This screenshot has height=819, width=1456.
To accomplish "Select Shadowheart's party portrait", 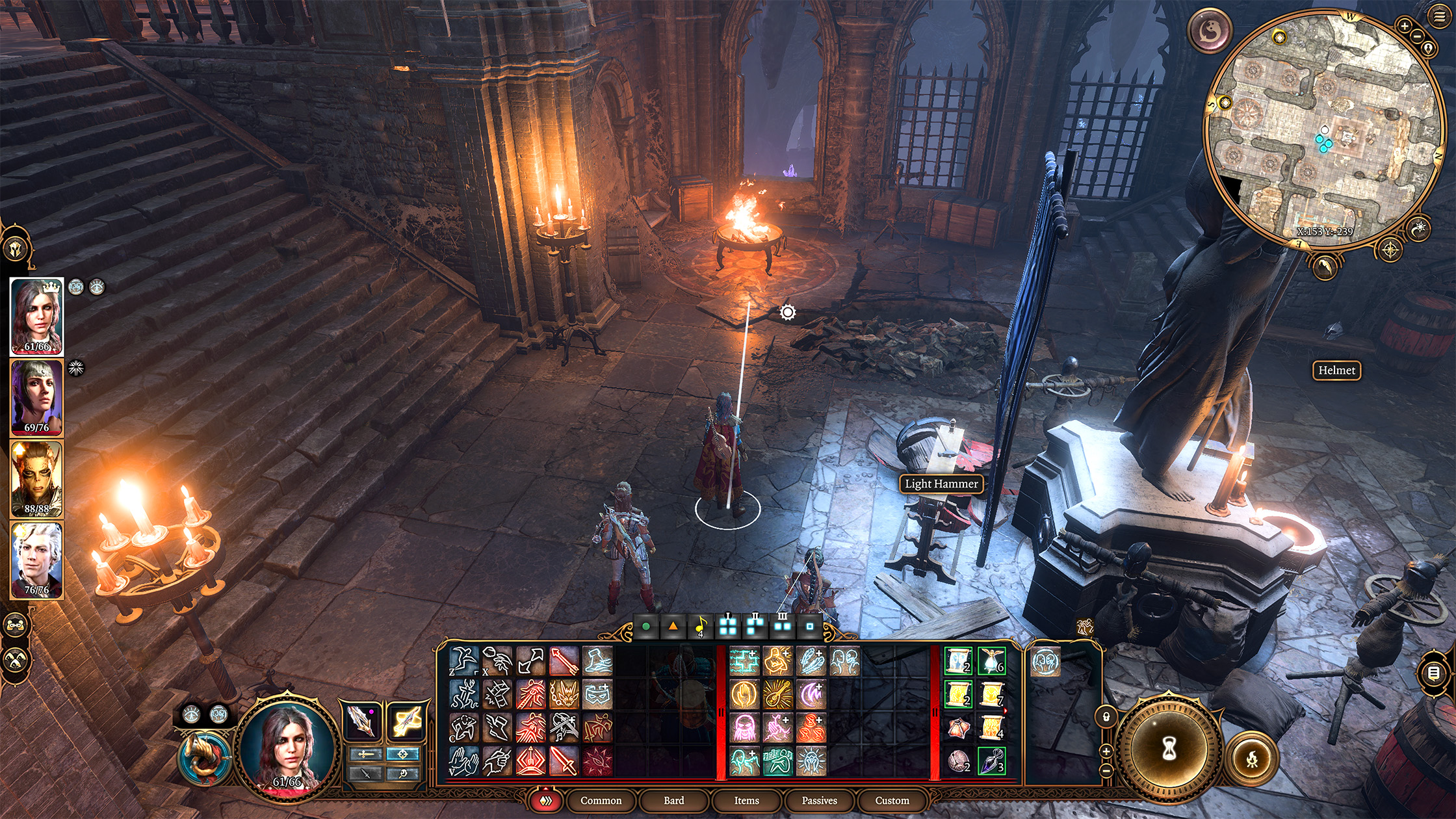I will pos(36,398).
